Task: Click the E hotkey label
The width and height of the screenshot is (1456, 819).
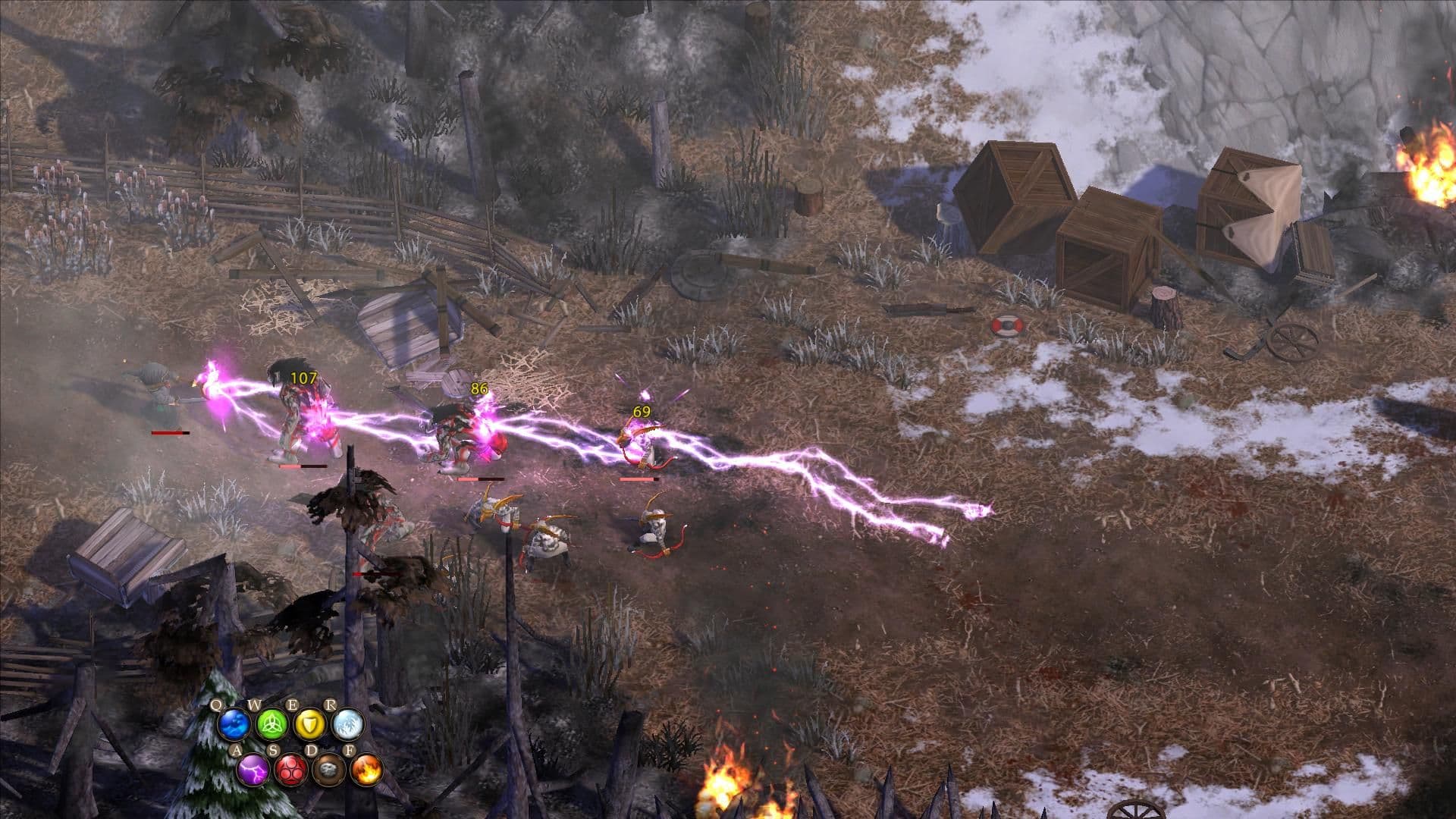Action: pos(293,705)
